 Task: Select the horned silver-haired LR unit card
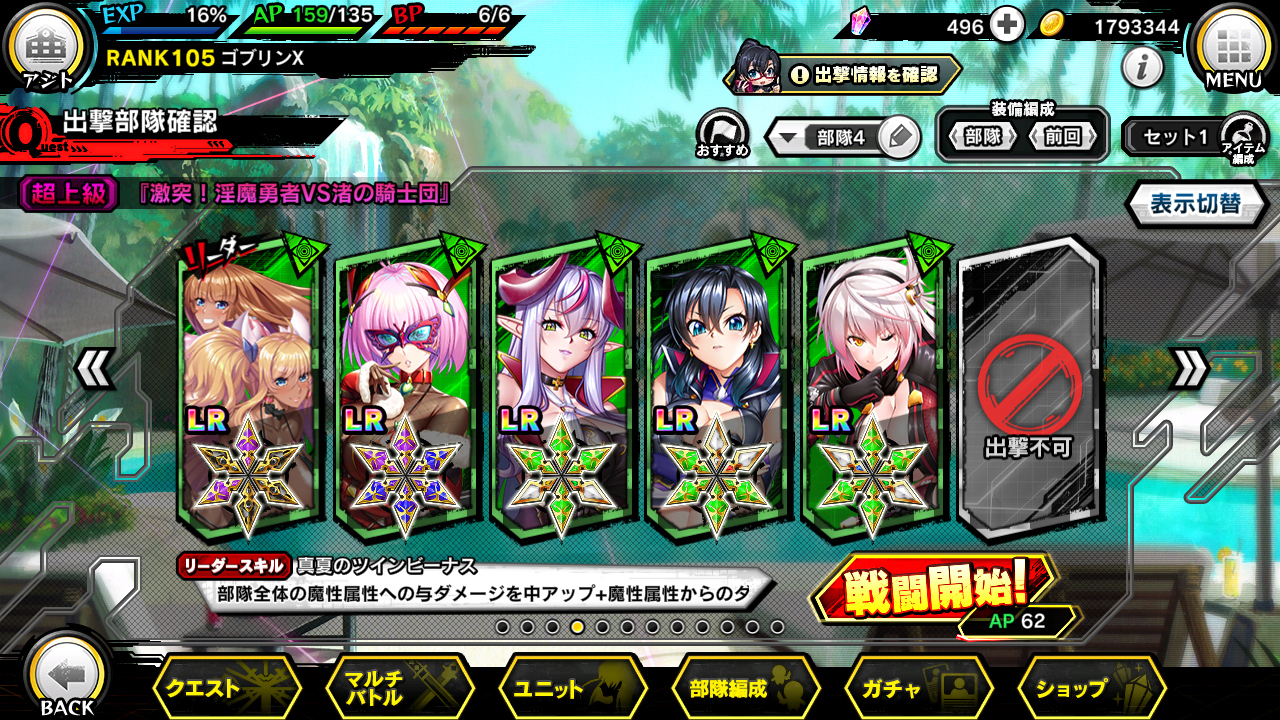tap(563, 390)
